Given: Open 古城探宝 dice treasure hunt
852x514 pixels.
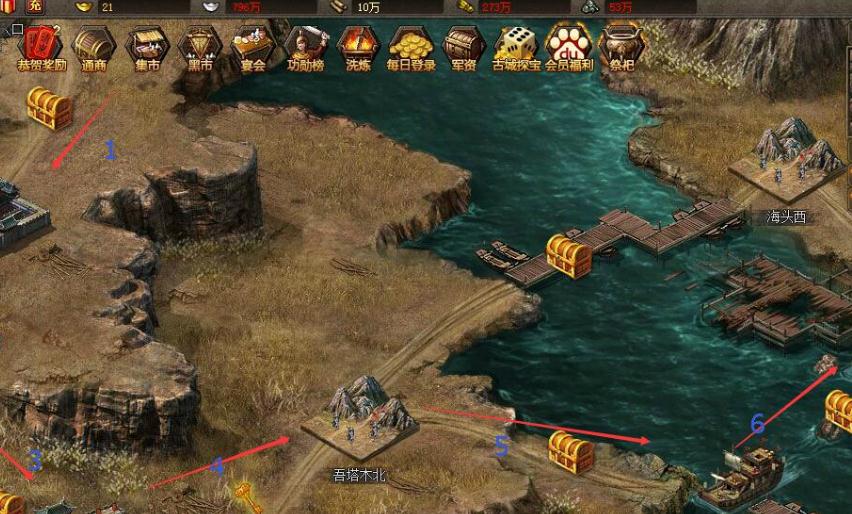Looking at the screenshot, I should pyautogui.click(x=516, y=45).
